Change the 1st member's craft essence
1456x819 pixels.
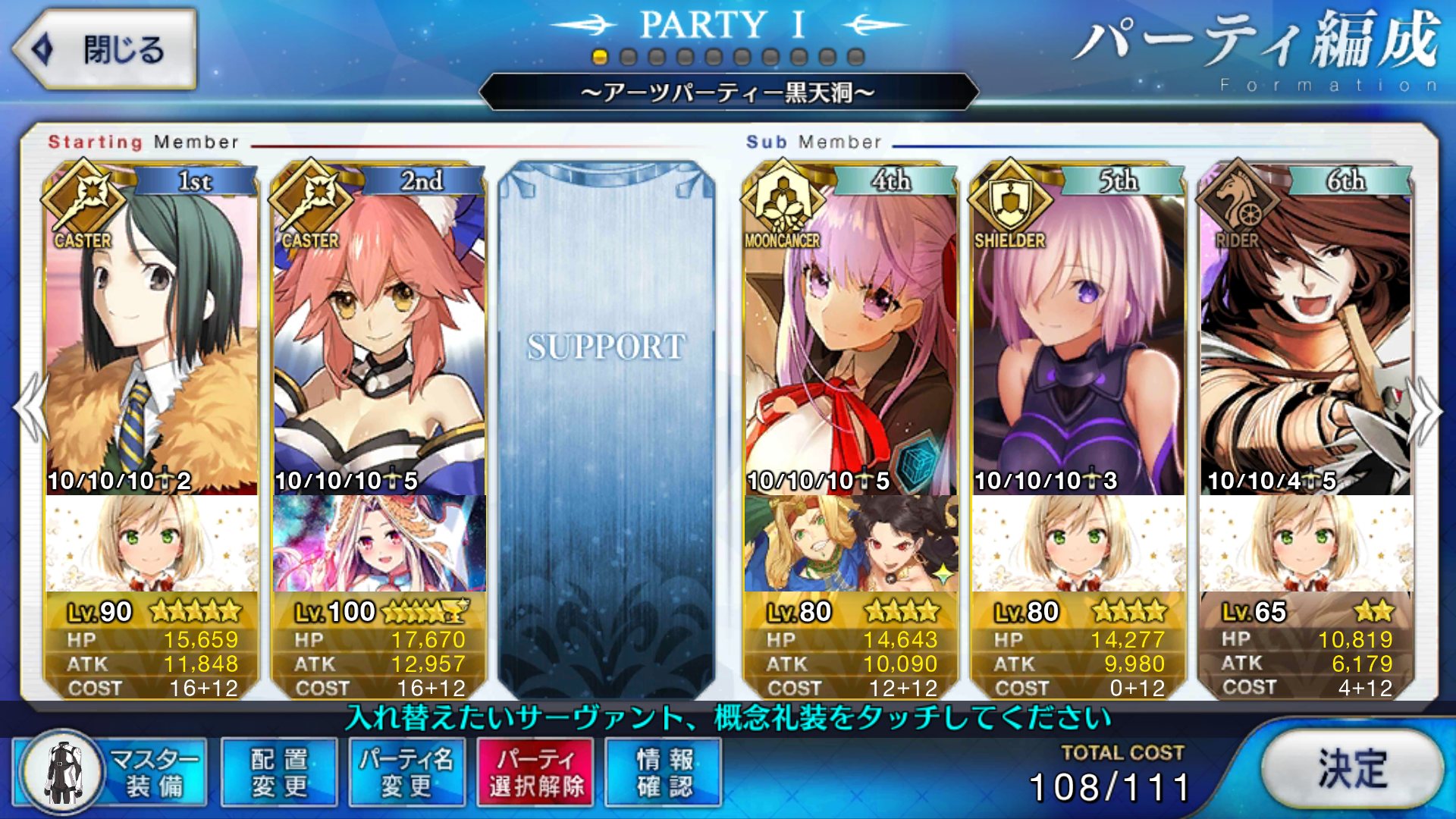point(152,544)
